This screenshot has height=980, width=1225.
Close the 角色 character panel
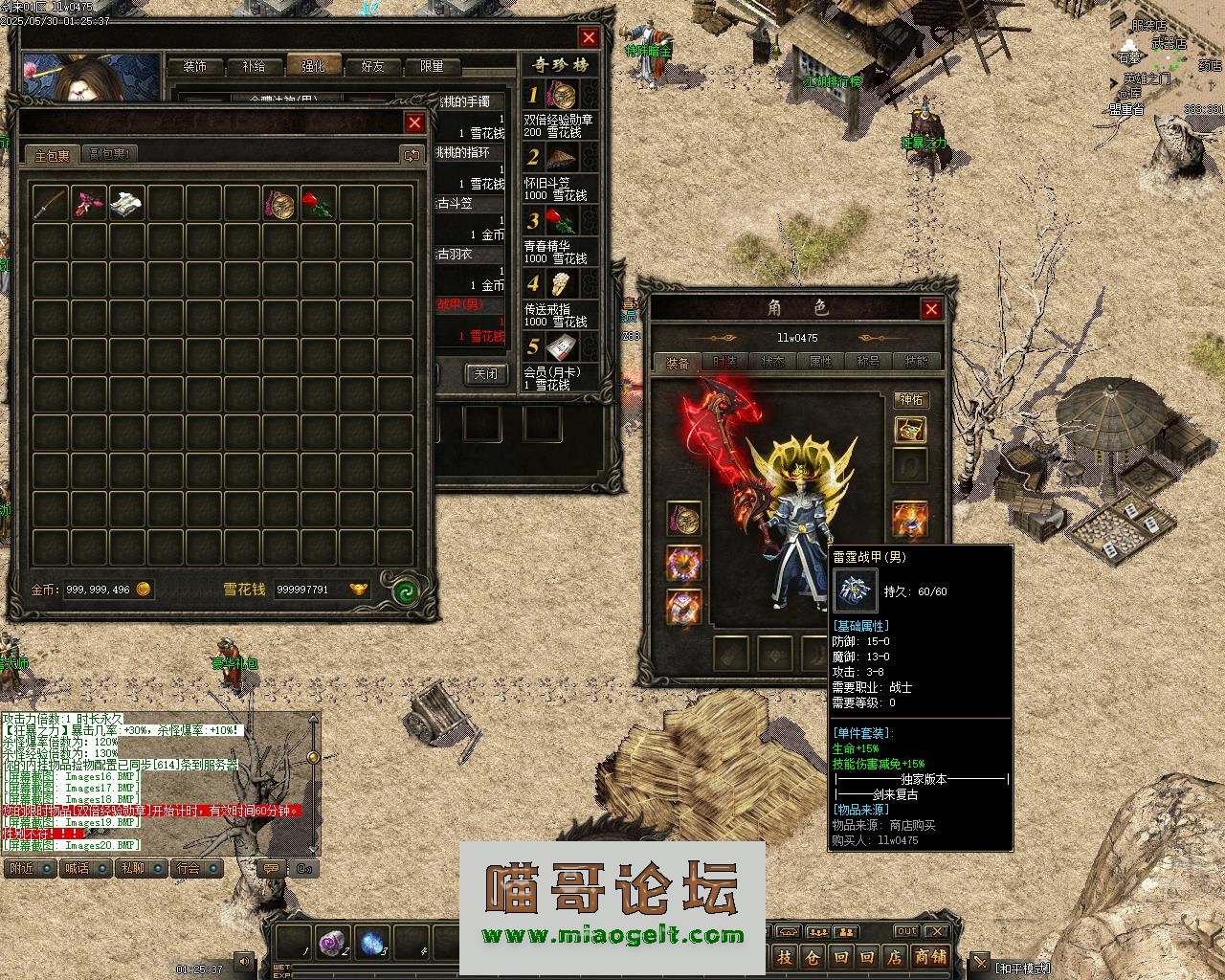tap(930, 309)
